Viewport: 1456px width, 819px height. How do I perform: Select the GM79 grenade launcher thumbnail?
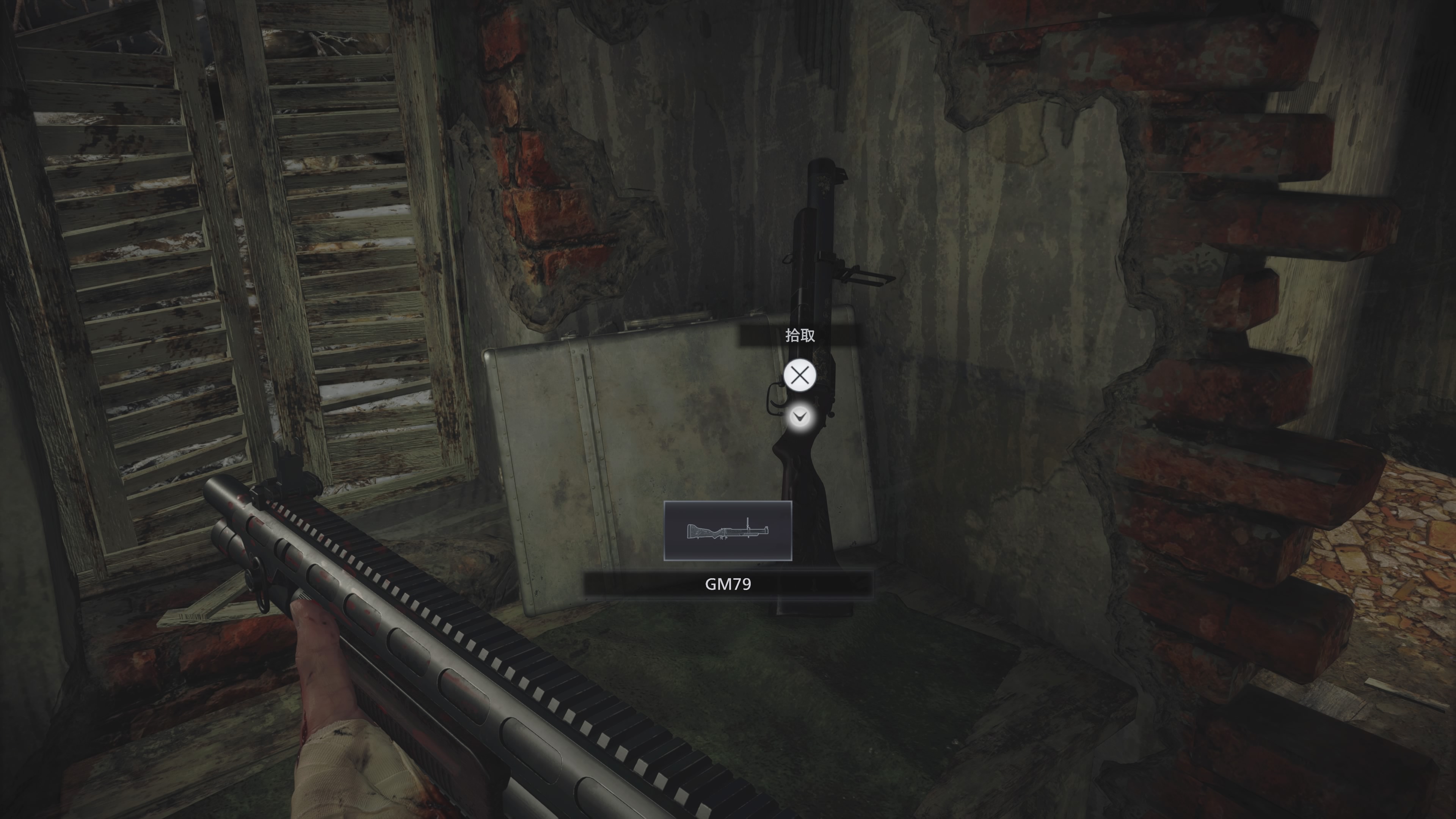pos(728,531)
